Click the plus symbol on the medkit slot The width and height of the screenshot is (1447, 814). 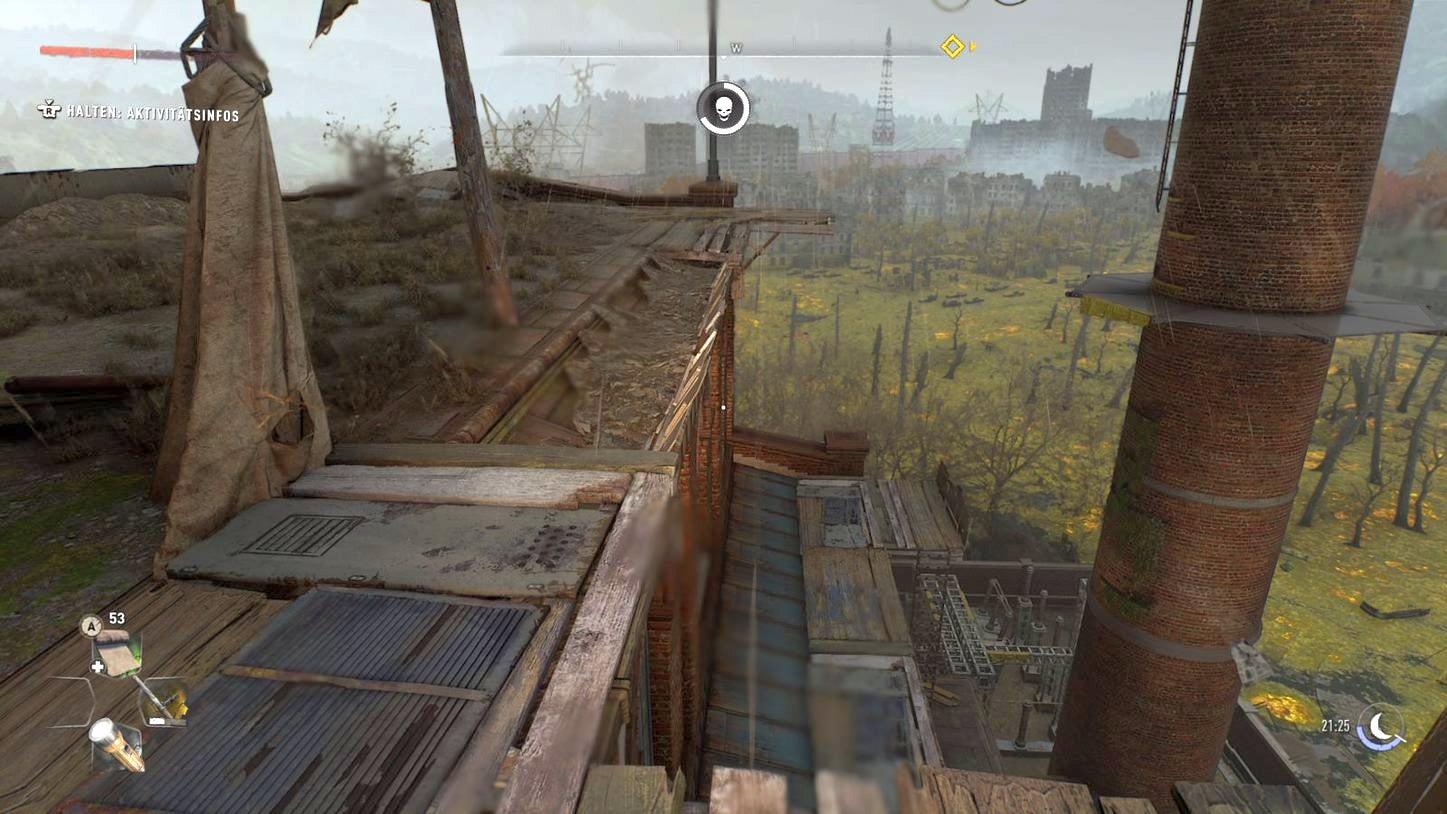tap(97, 665)
